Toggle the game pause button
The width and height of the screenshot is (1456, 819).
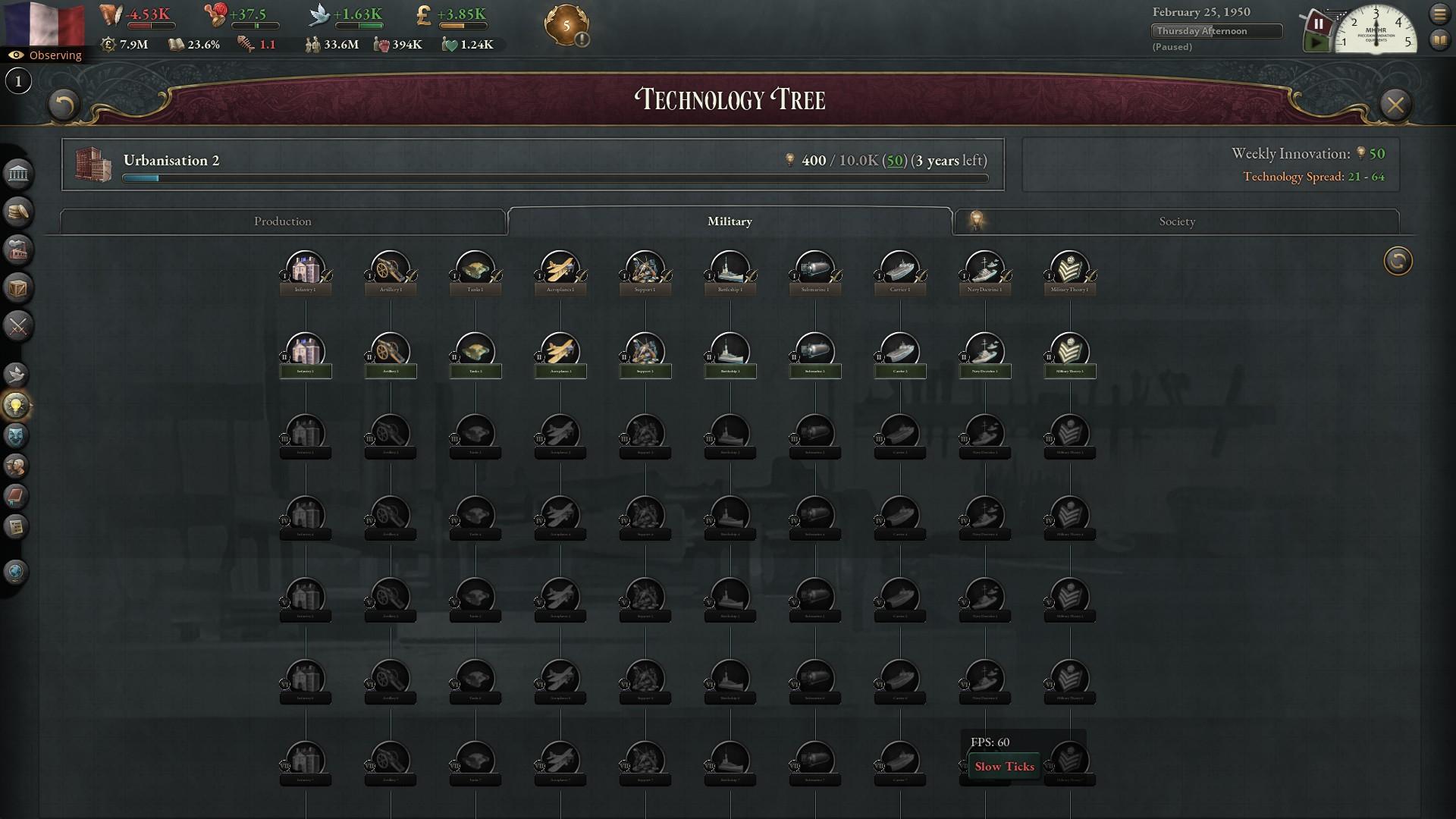pos(1319,24)
